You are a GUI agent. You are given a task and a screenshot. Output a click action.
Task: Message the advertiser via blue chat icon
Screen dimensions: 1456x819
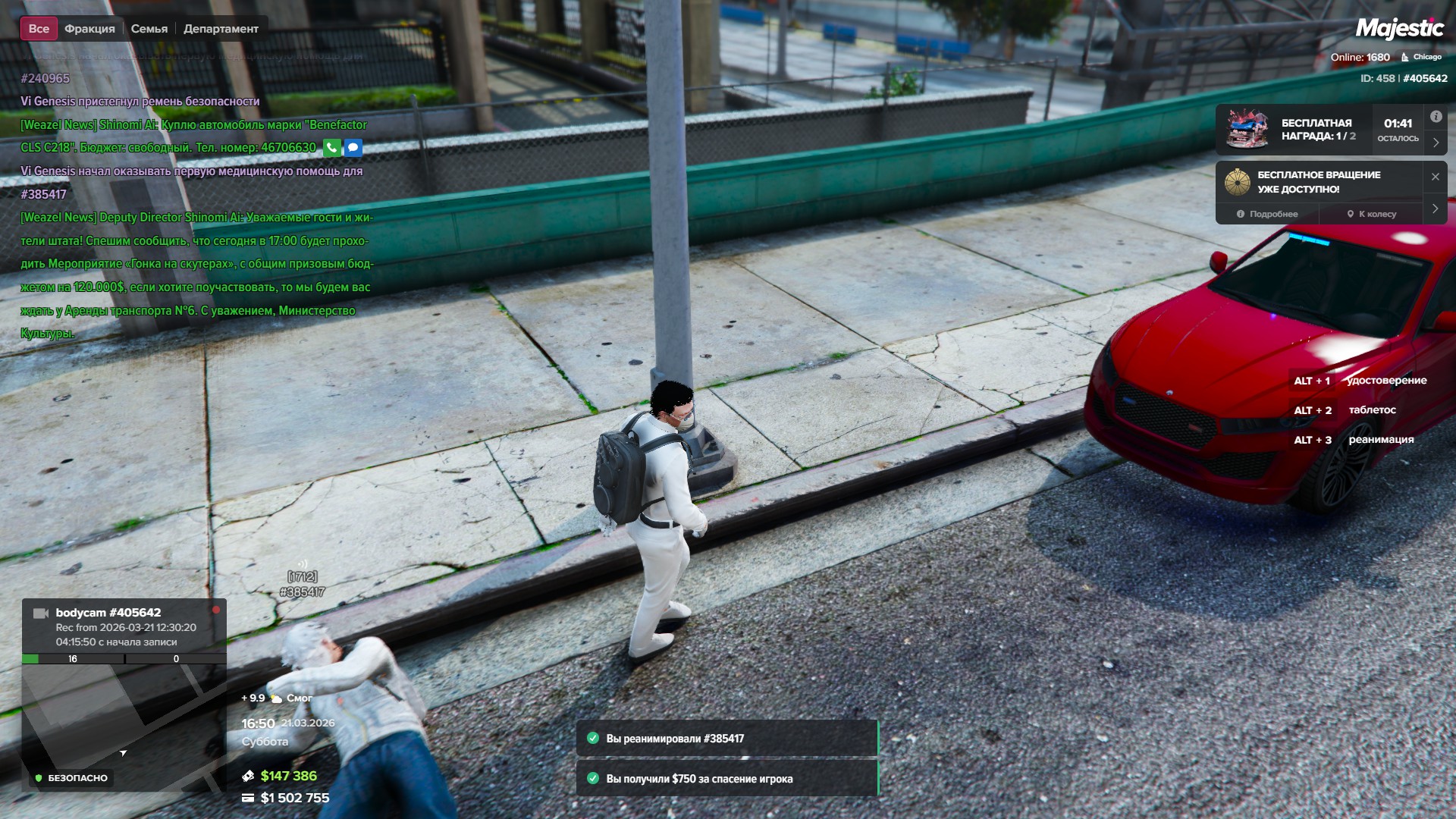click(353, 148)
